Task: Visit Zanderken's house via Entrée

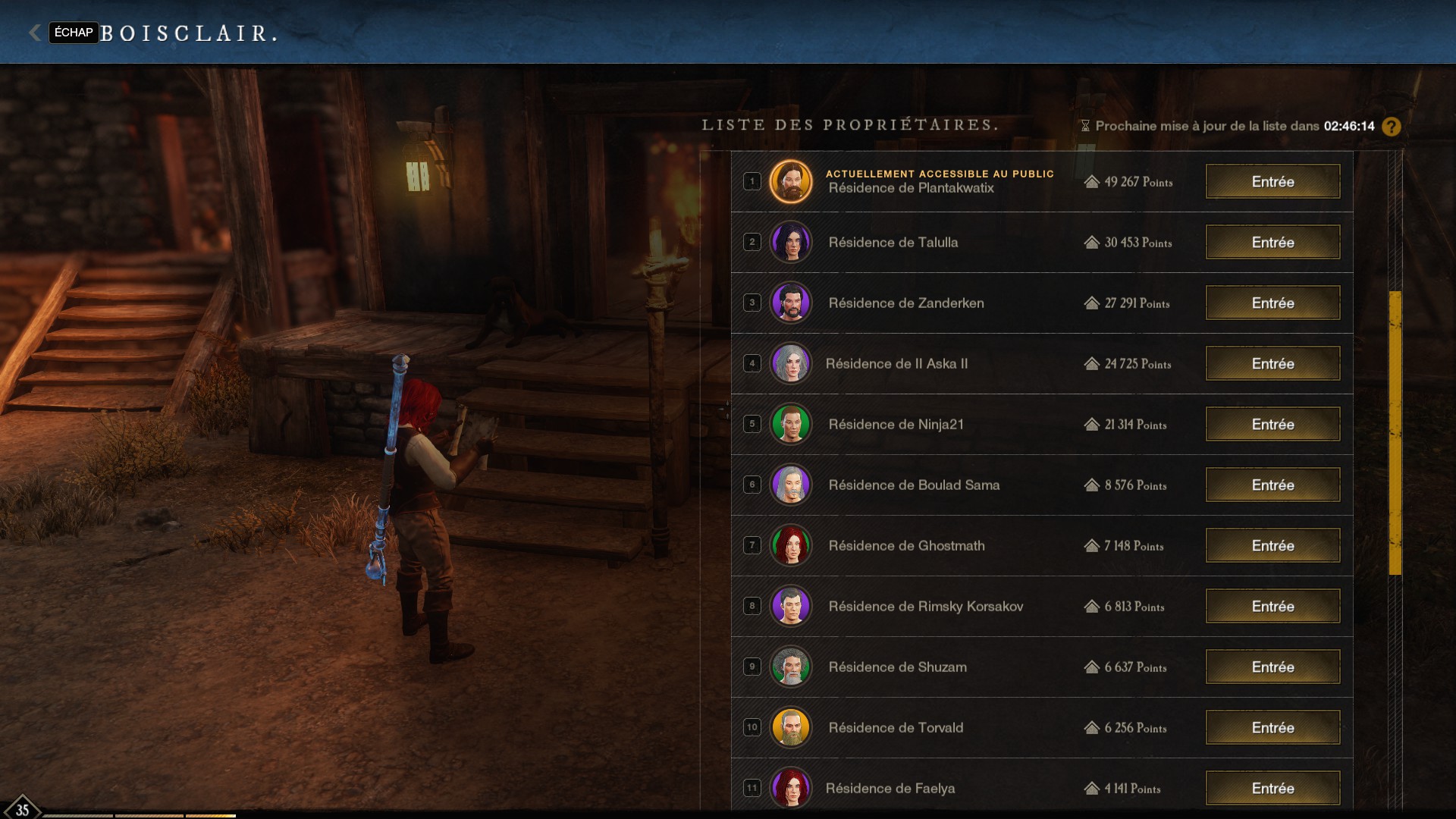Action: pyautogui.click(x=1272, y=303)
